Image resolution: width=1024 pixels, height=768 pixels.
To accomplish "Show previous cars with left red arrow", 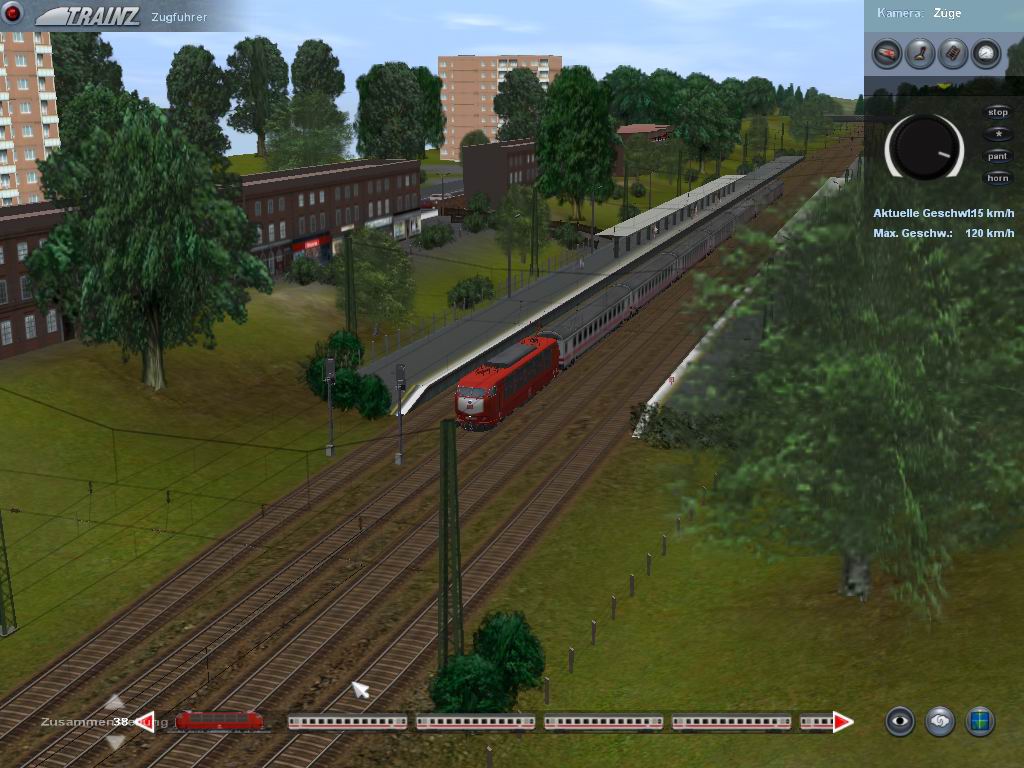I will pos(146,721).
